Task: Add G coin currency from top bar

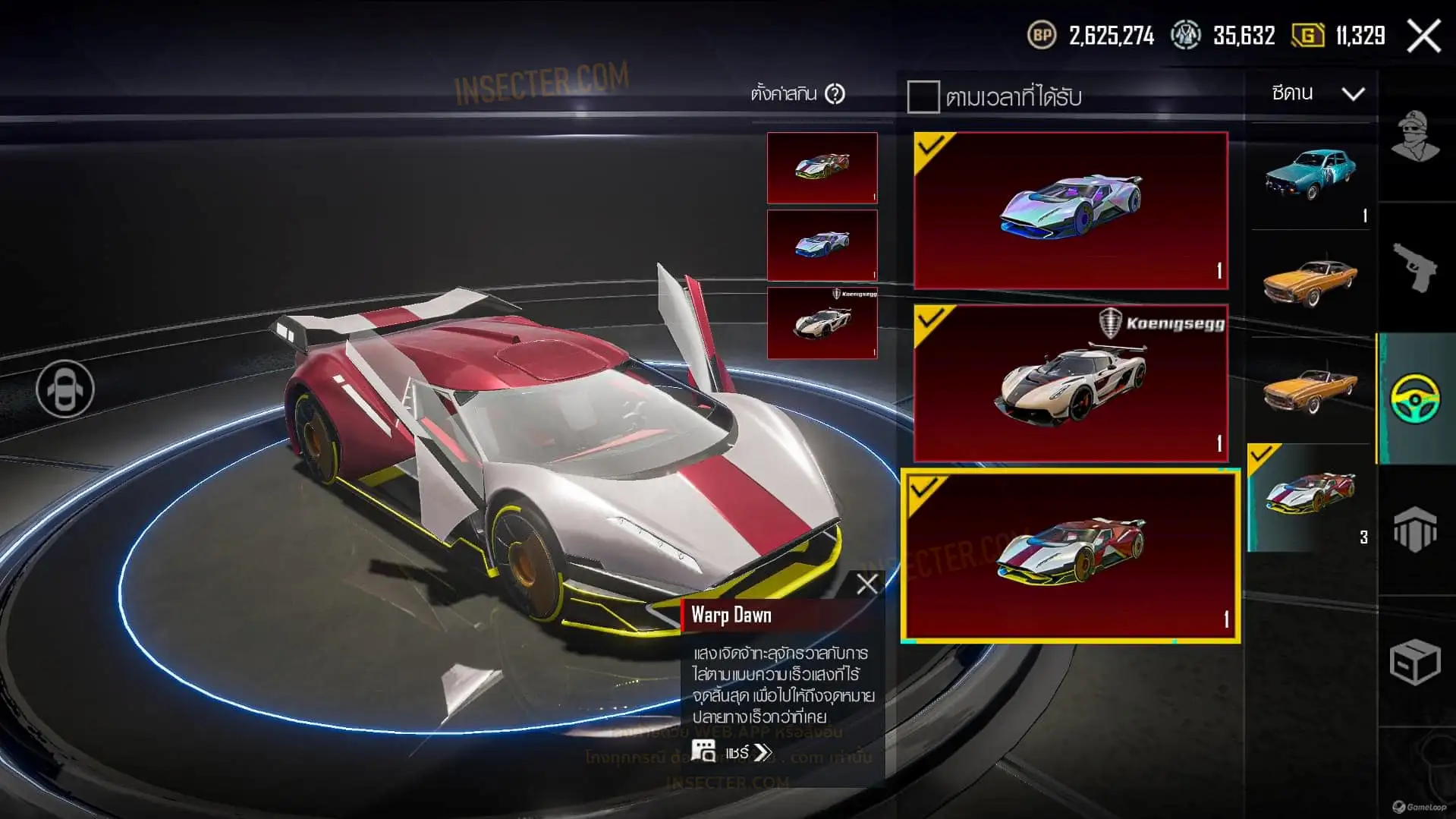Action: (1307, 36)
